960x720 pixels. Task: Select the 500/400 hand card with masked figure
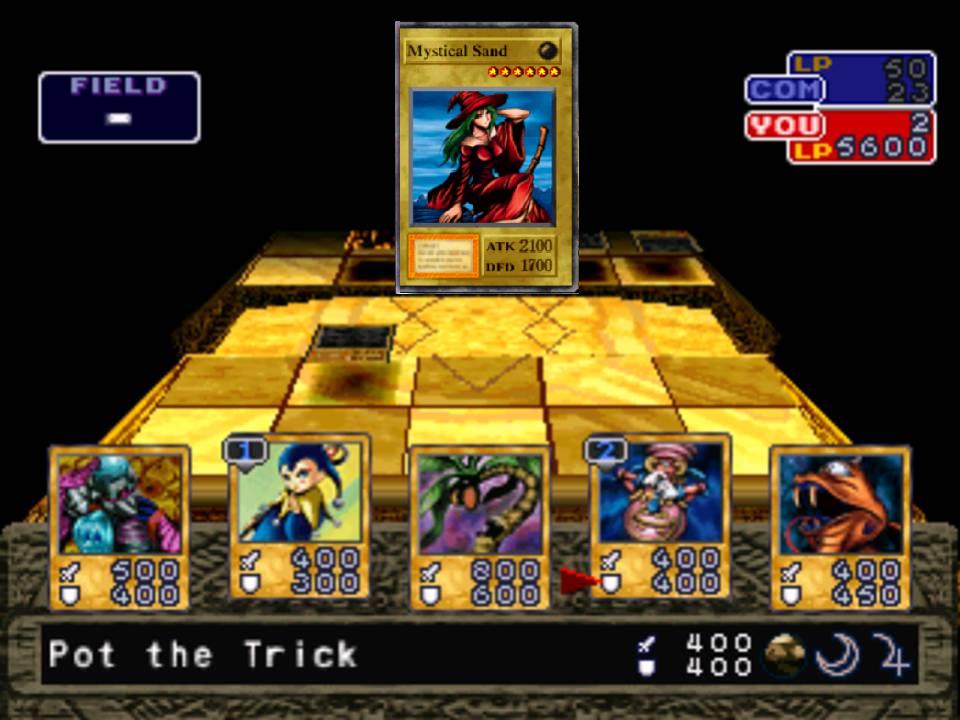[120, 528]
